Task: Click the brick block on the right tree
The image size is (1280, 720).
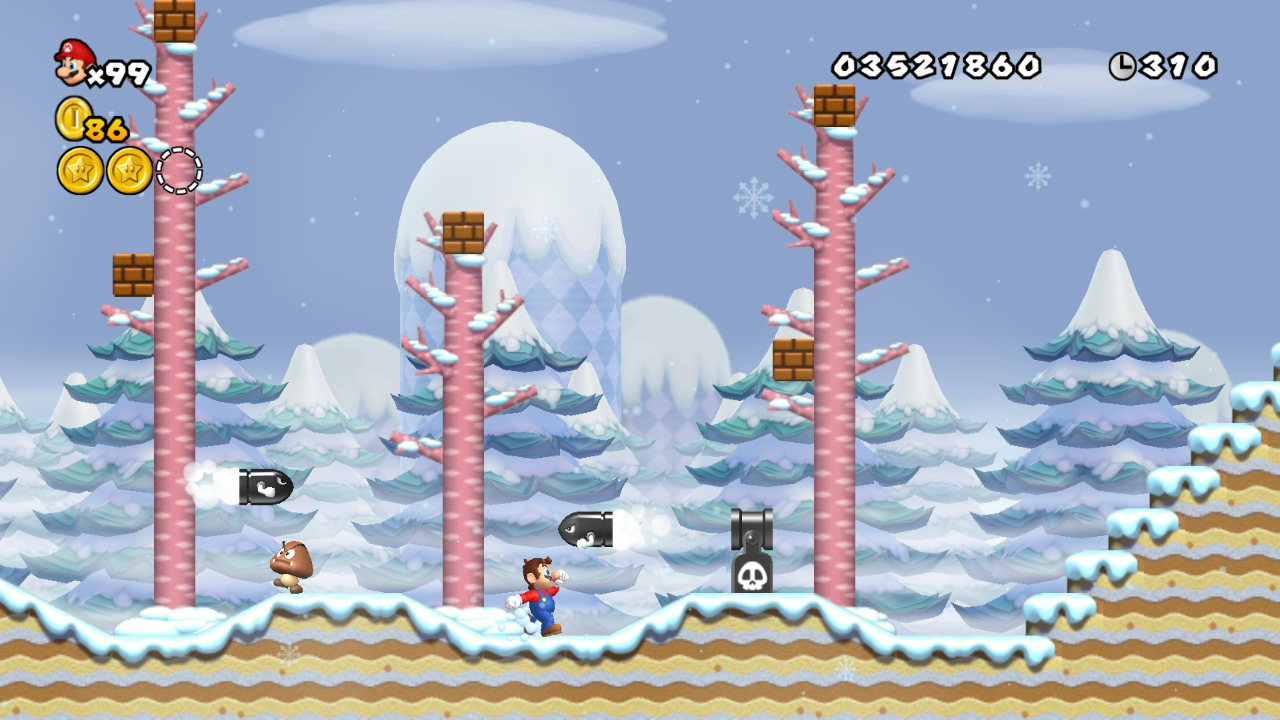Action: pyautogui.click(x=836, y=105)
